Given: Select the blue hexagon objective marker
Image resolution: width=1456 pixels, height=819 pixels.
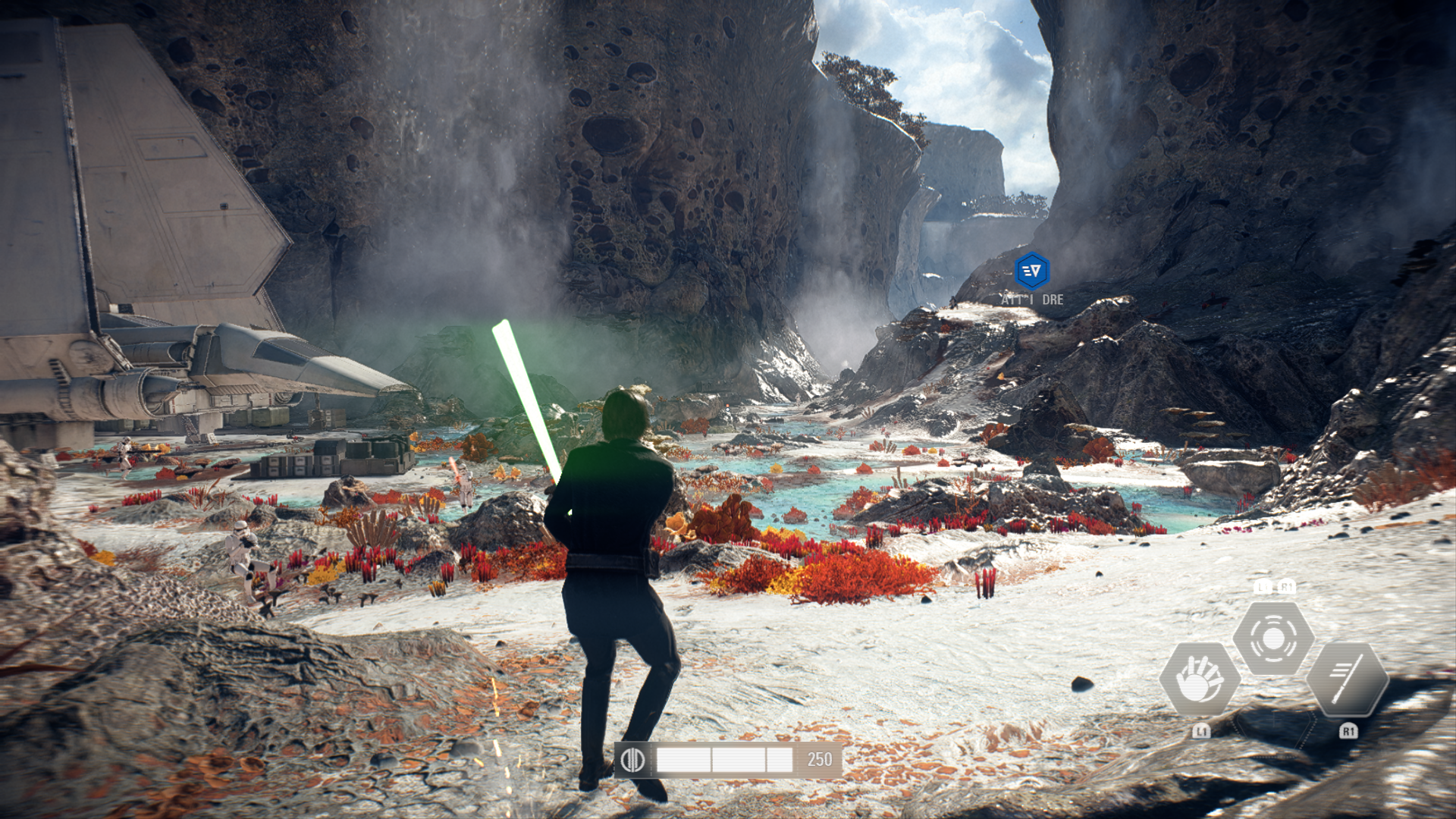Looking at the screenshot, I should point(1032,271).
